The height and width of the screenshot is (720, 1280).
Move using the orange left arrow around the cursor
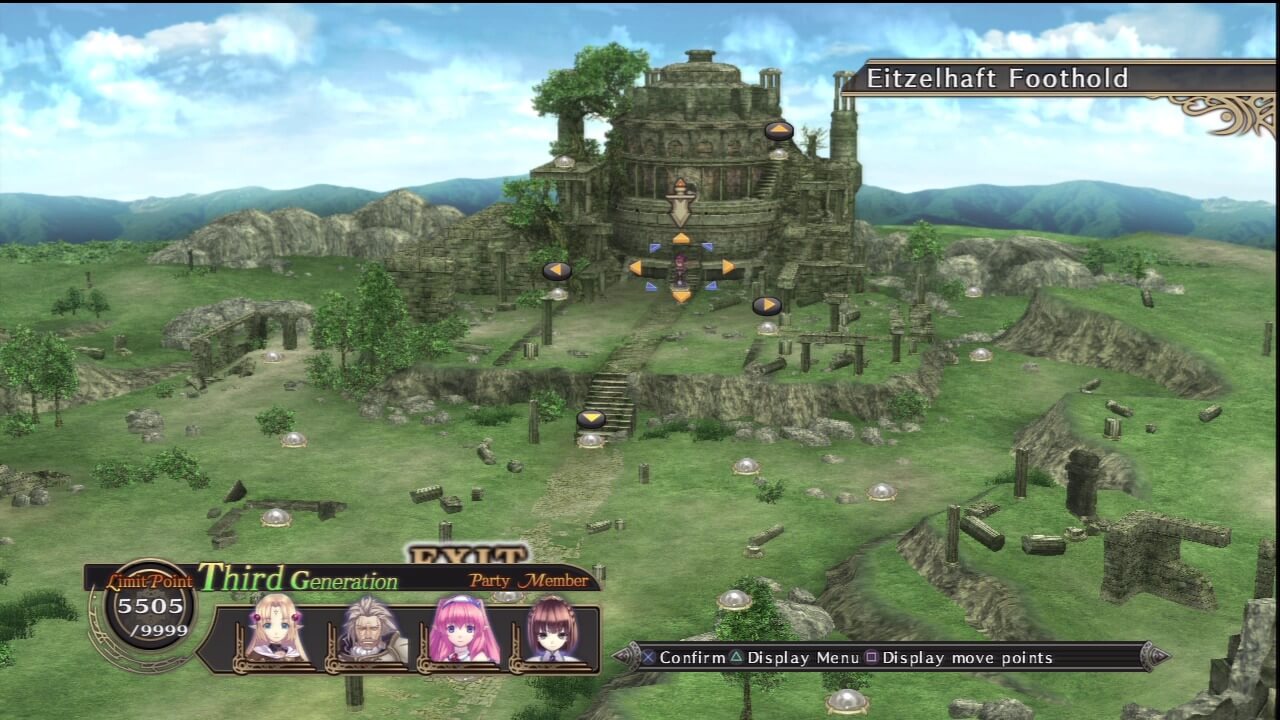(x=635, y=267)
